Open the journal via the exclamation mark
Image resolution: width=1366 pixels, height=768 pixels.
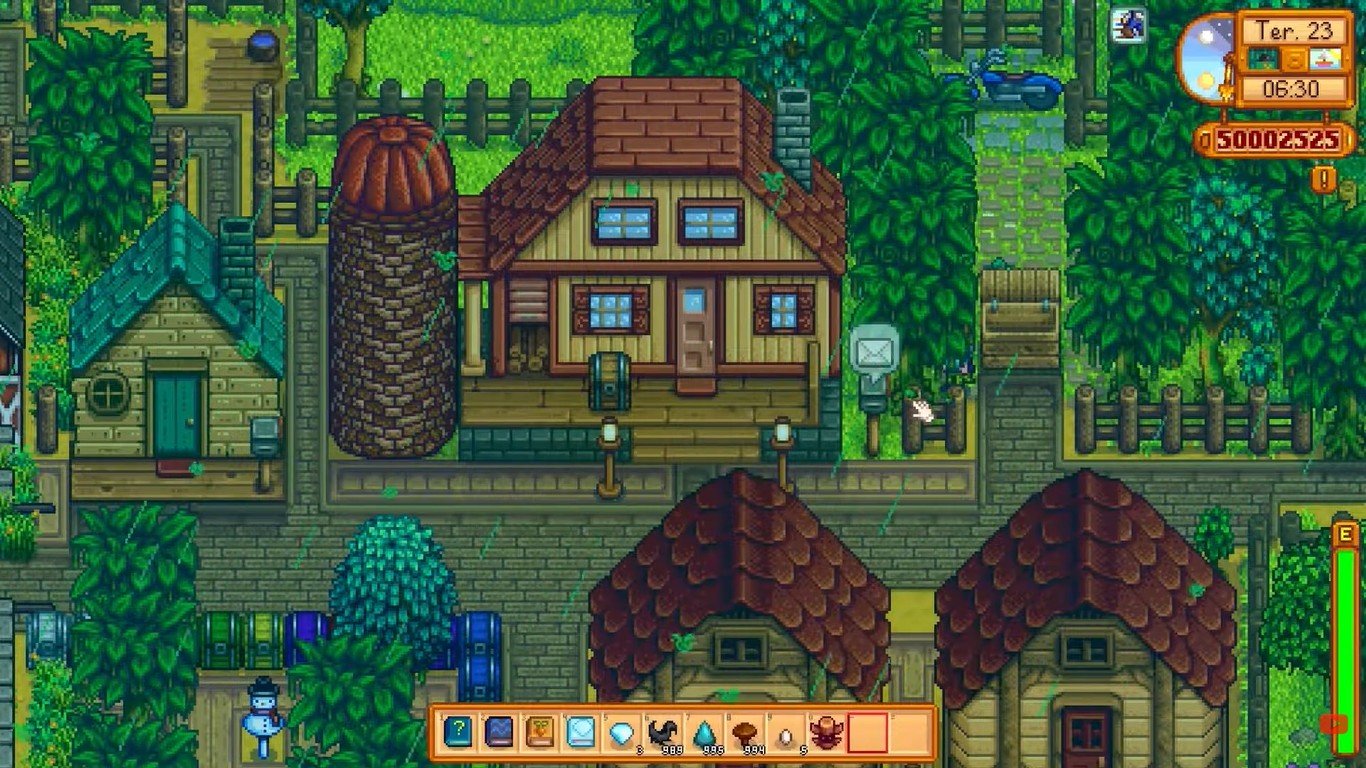1321,179
